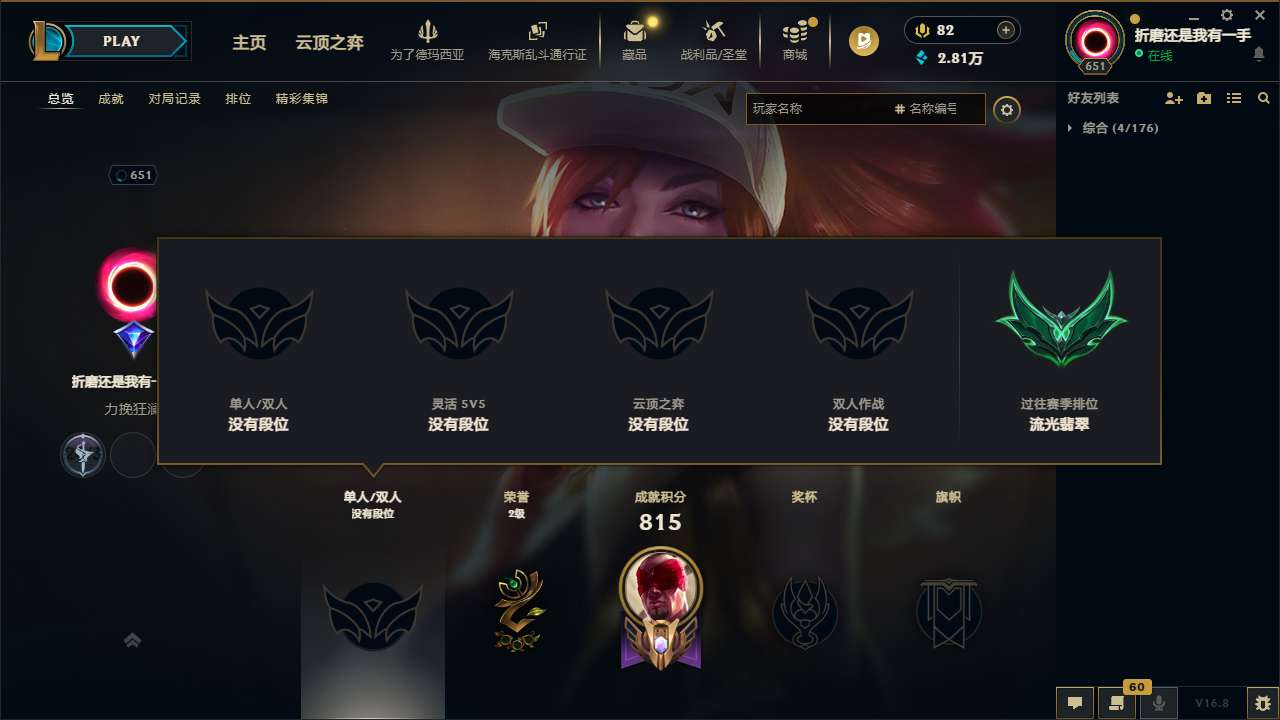Open the 战利品/圣堂 loot page
Viewport: 1280px width, 720px height.
pos(713,40)
